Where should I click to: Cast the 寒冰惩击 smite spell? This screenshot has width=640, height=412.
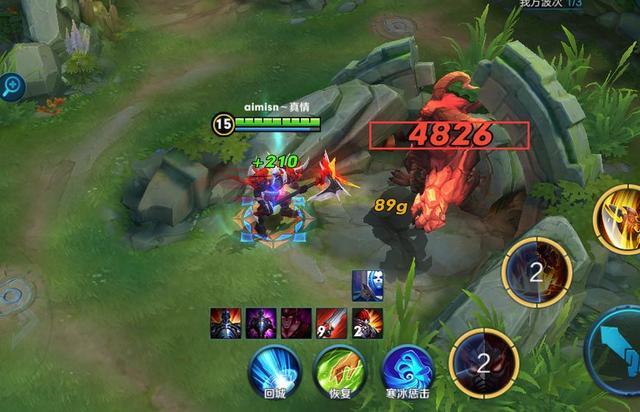pyautogui.click(x=406, y=369)
